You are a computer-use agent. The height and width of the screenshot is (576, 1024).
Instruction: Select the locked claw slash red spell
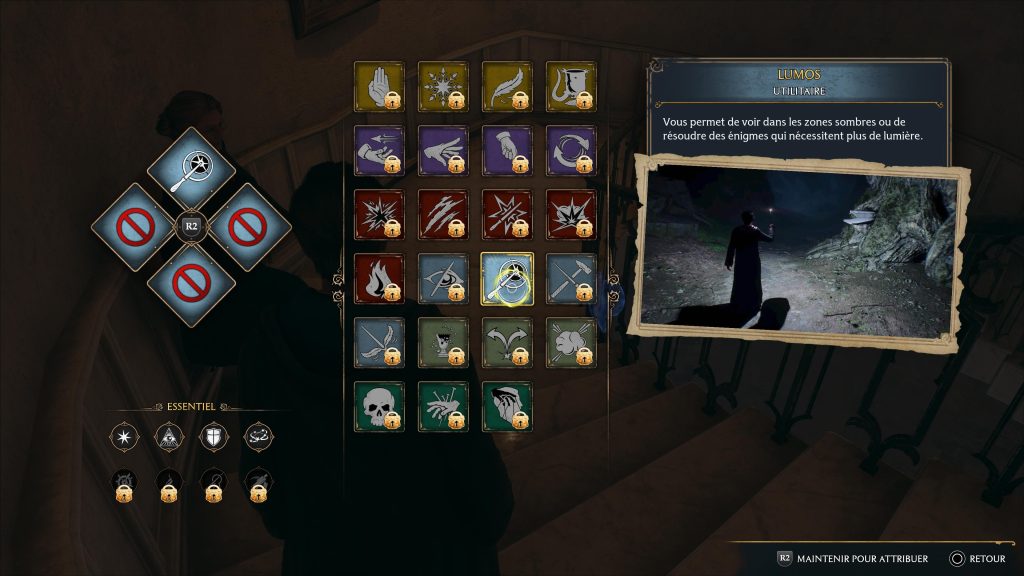tap(443, 214)
